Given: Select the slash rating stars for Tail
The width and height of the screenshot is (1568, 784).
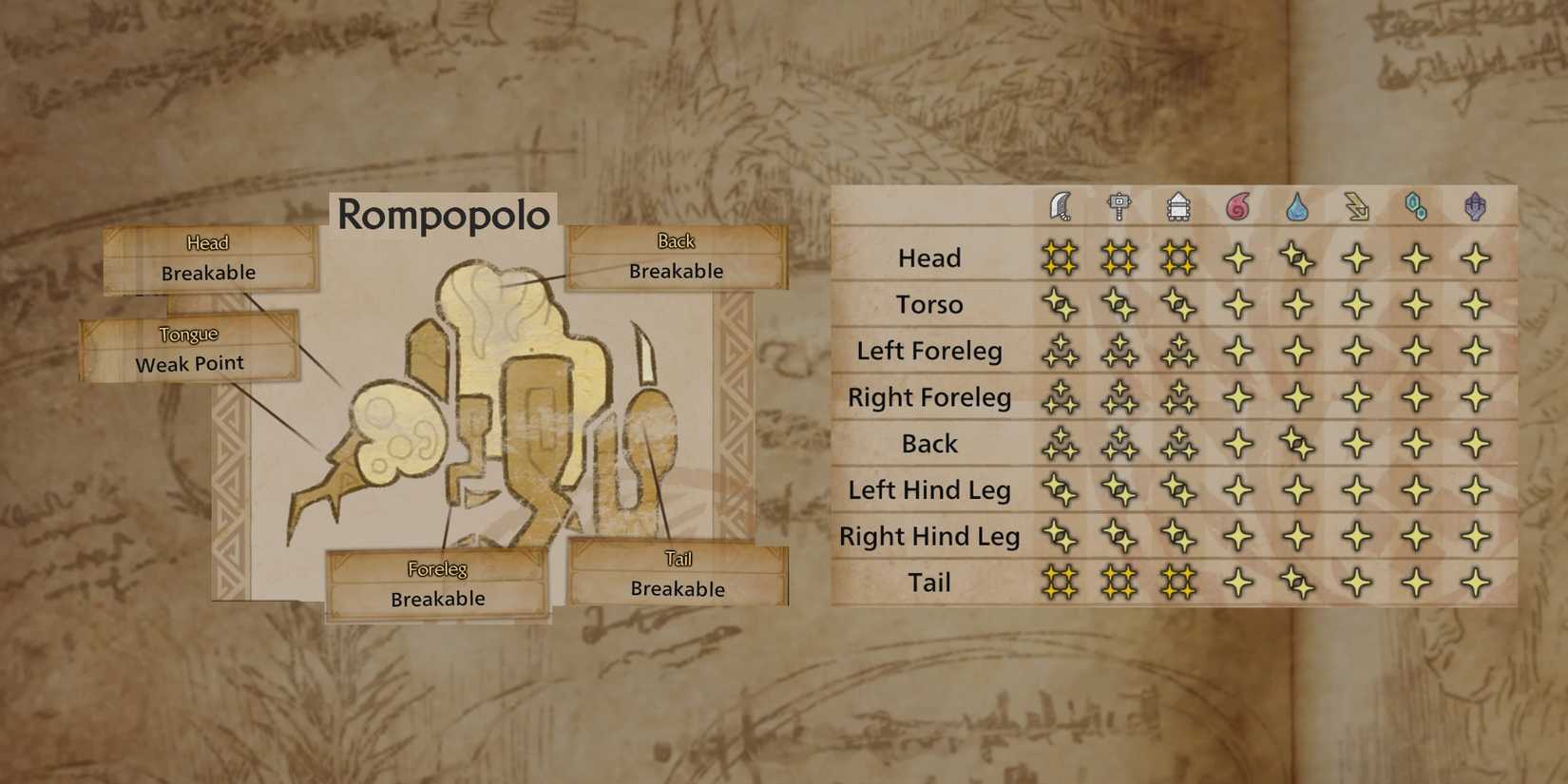Looking at the screenshot, I should click(1060, 582).
